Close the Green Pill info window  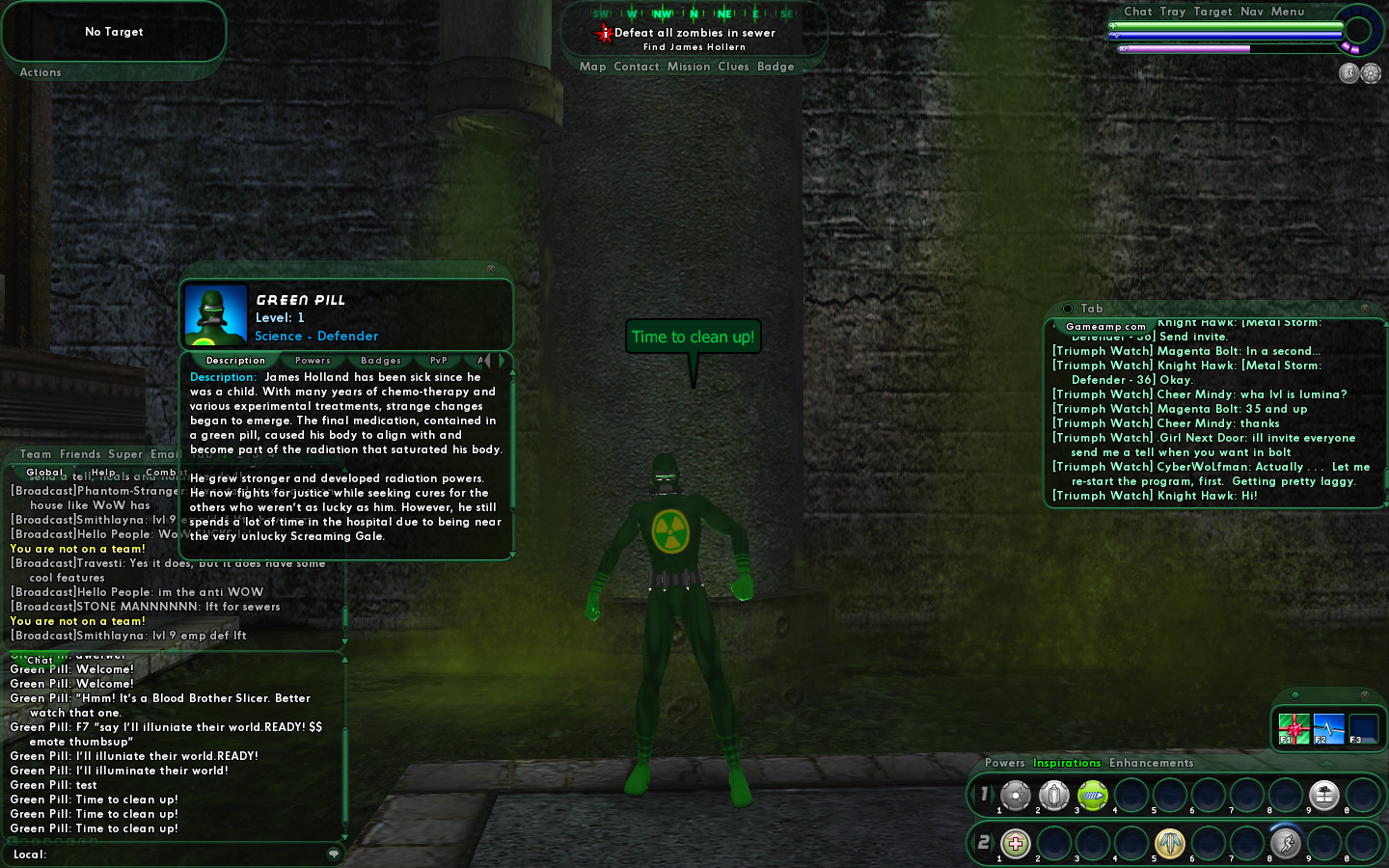[490, 268]
